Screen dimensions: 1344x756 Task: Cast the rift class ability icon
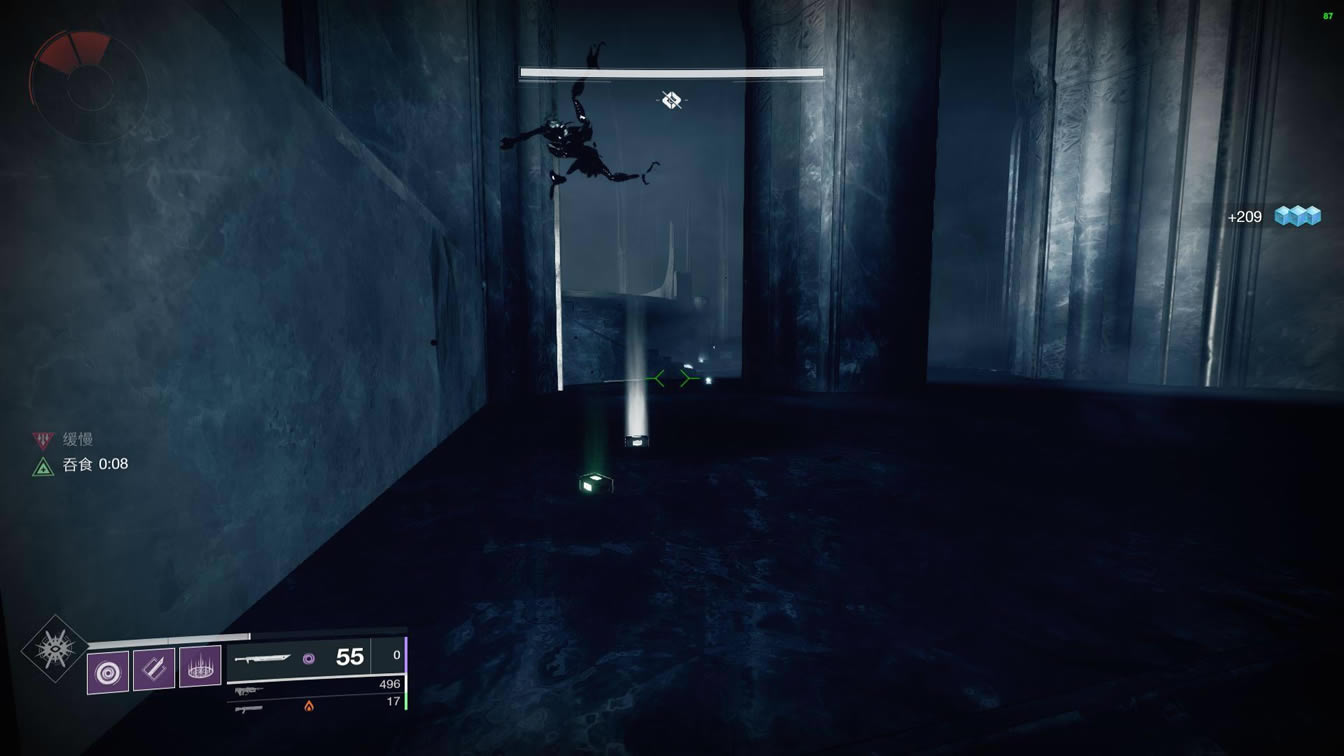pyautogui.click(x=200, y=668)
